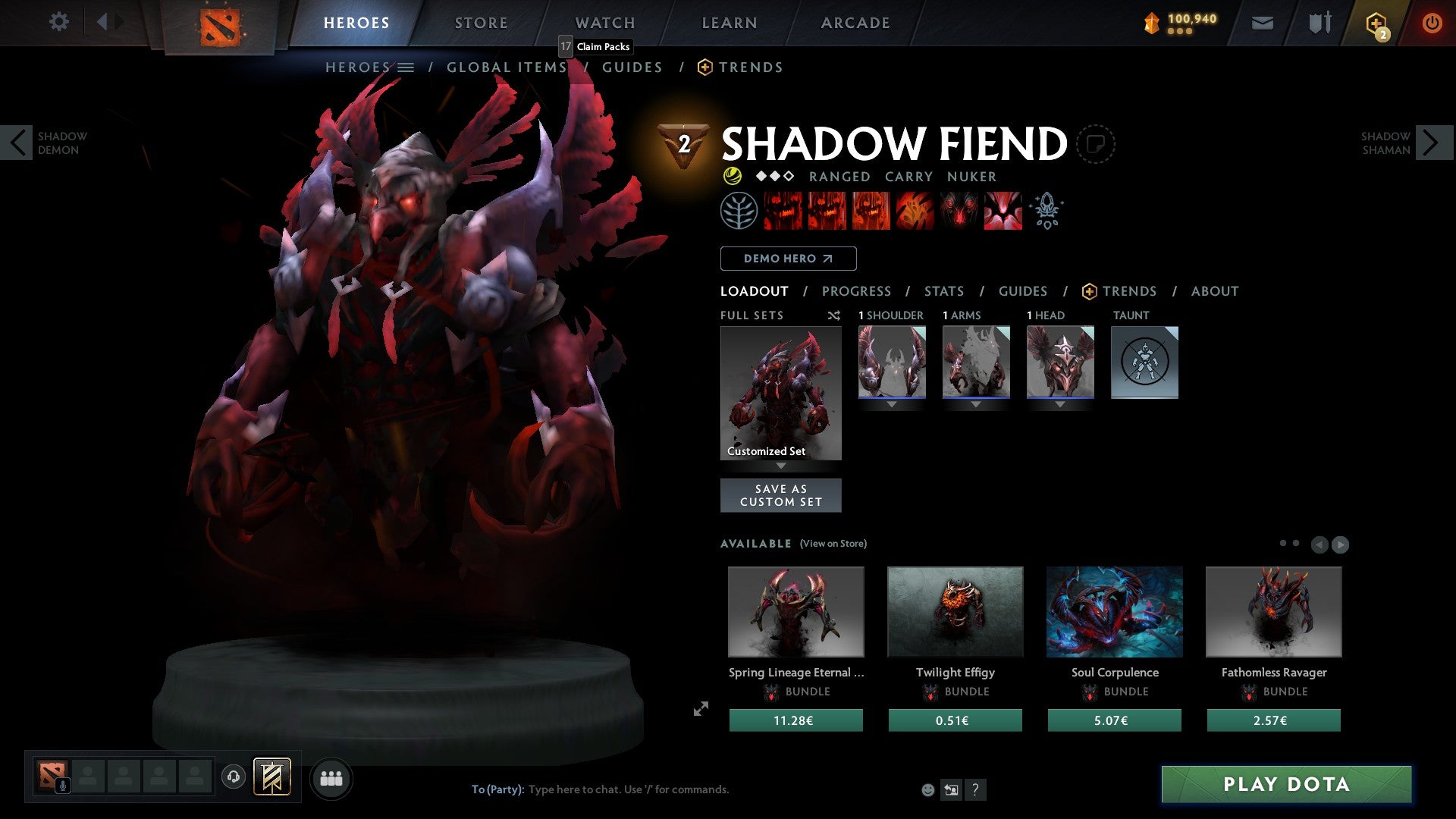This screenshot has height=819, width=1456.
Task: Click the Demo Hero button
Action: tap(787, 258)
